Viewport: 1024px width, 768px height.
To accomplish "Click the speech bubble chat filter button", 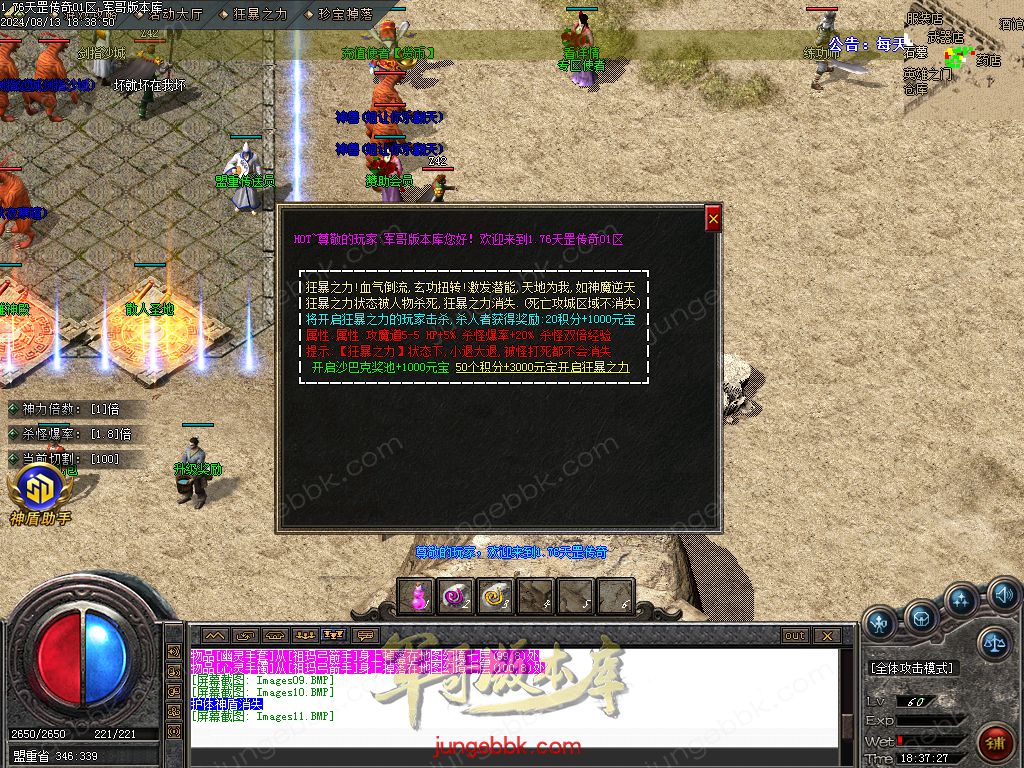I will click(365, 635).
